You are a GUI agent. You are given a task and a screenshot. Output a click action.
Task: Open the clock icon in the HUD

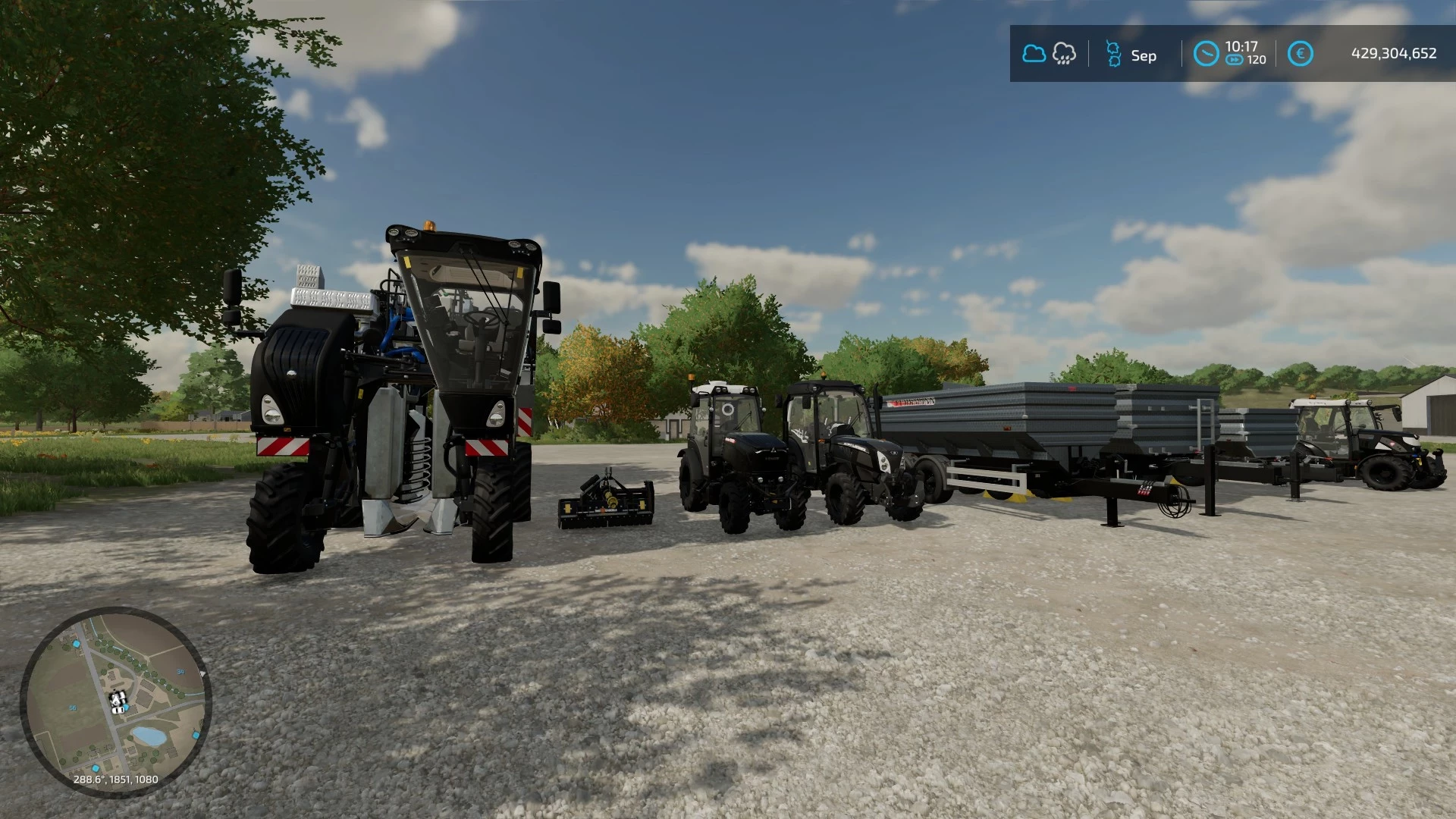coord(1206,53)
